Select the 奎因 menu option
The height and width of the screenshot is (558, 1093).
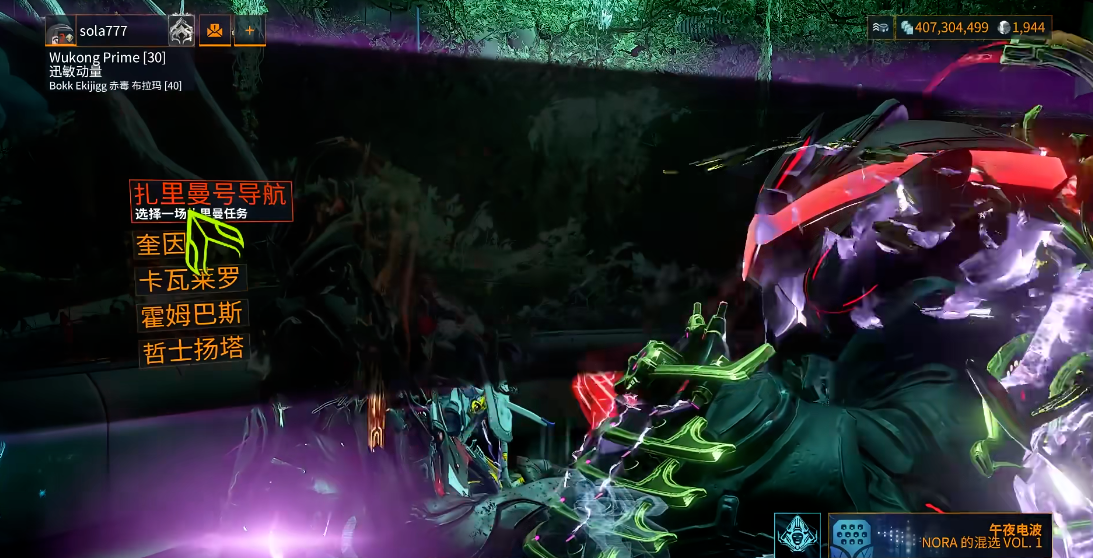coord(161,244)
